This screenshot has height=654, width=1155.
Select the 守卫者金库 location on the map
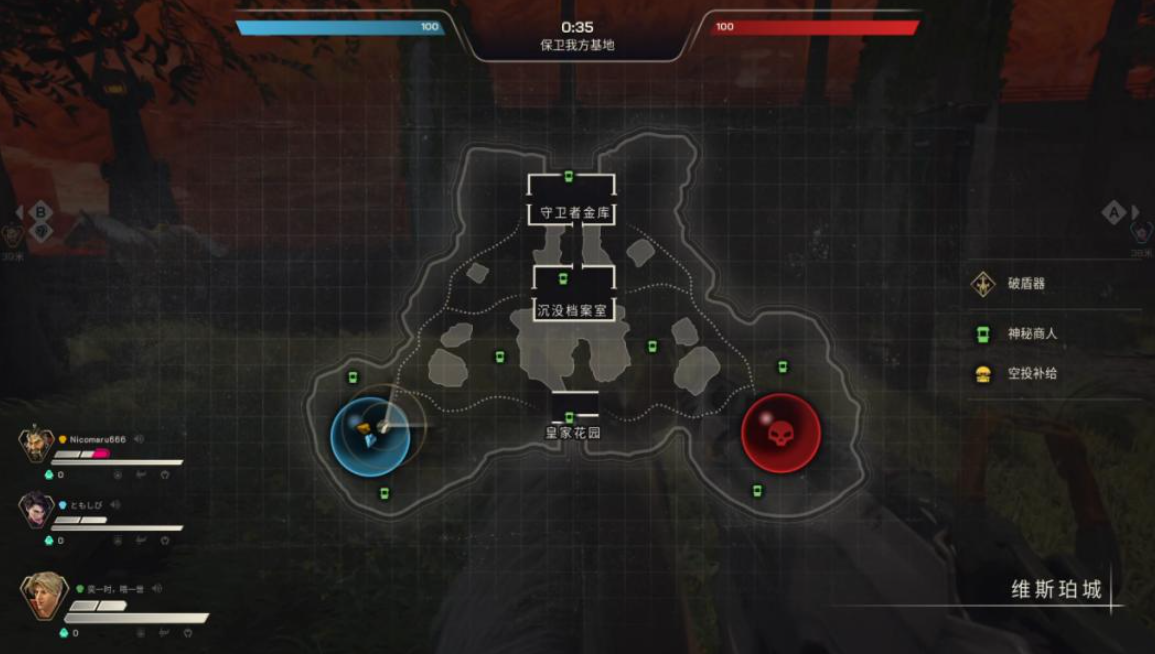tap(570, 212)
